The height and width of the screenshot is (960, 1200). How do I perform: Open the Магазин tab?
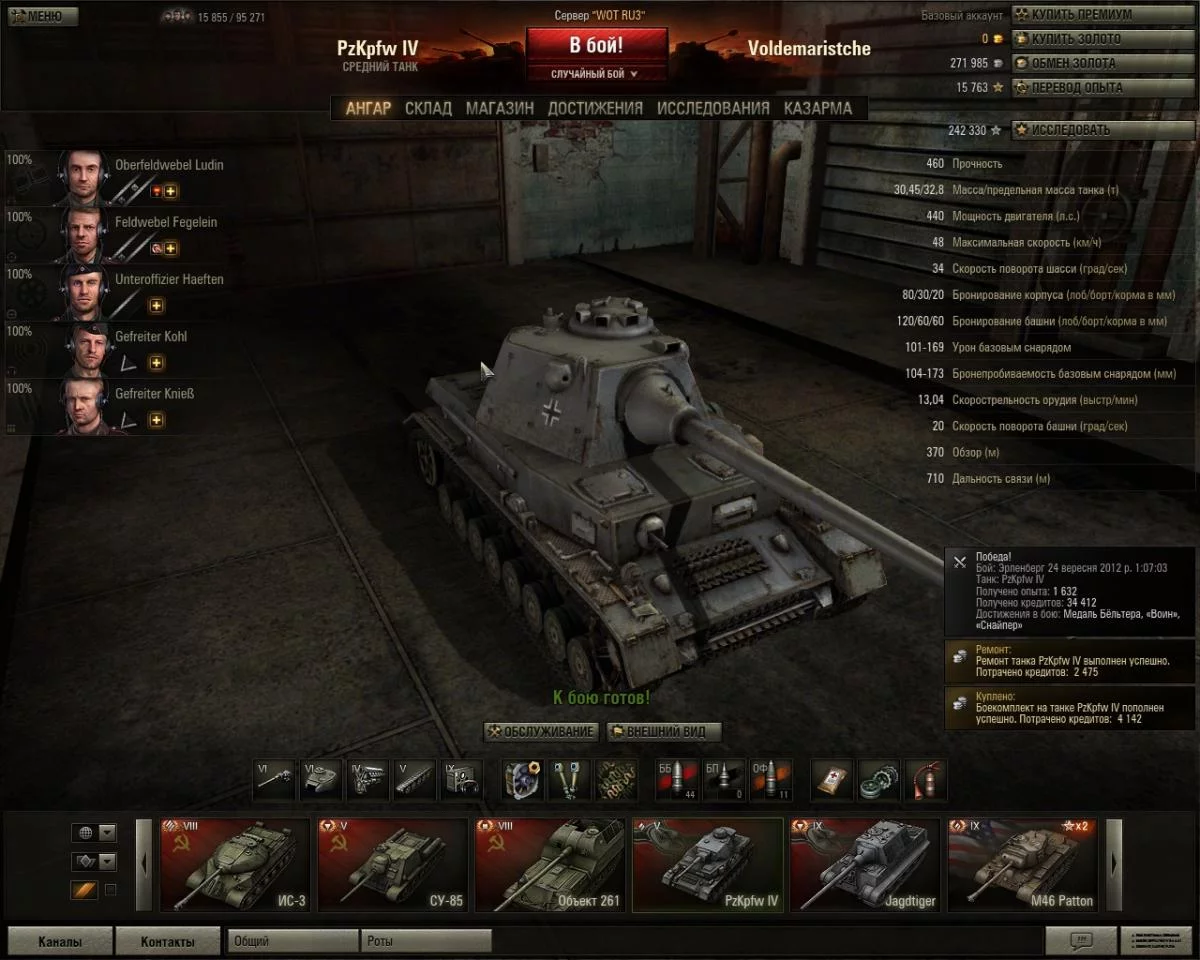tap(499, 108)
